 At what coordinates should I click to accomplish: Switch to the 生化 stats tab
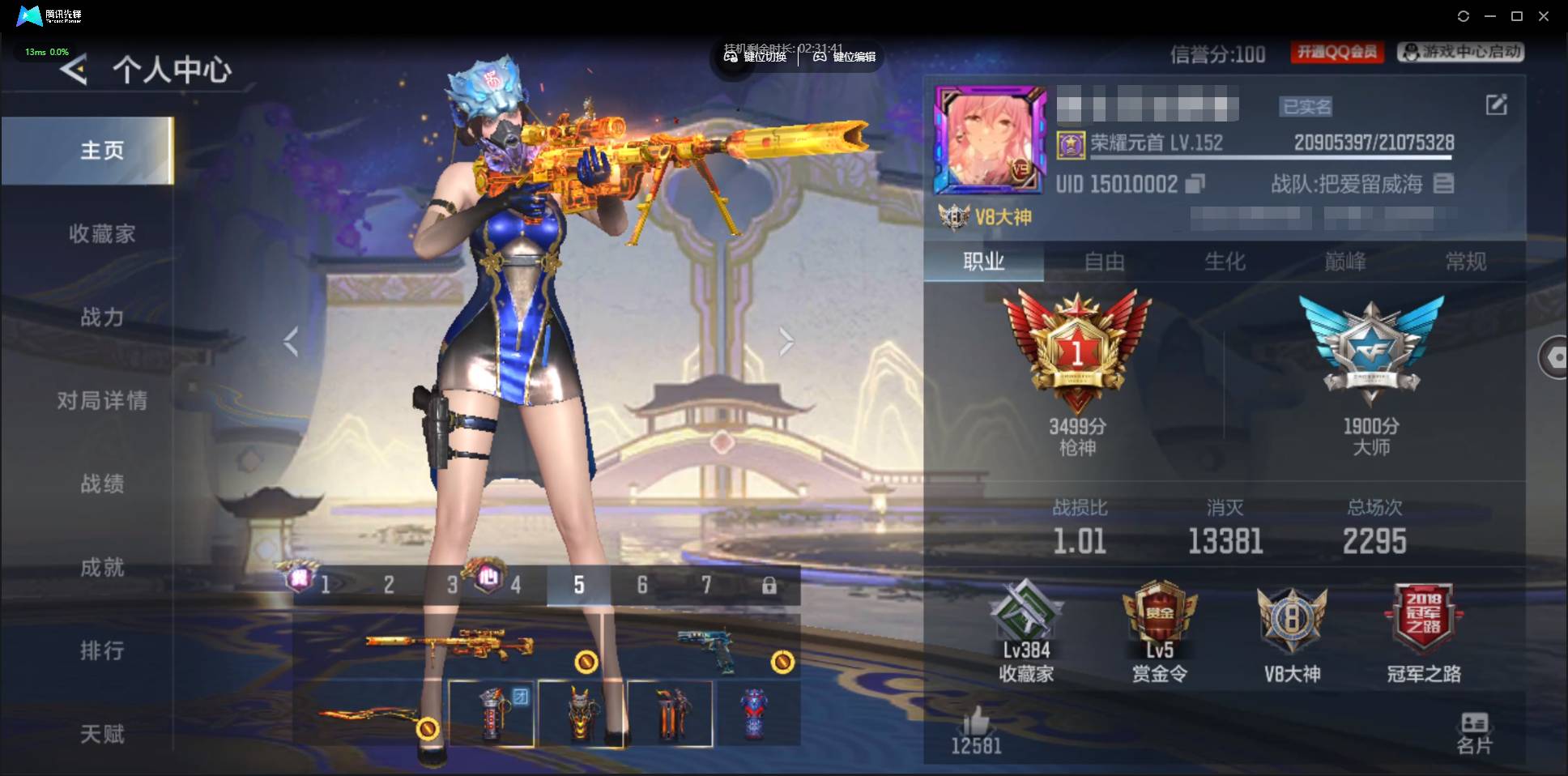1225,262
